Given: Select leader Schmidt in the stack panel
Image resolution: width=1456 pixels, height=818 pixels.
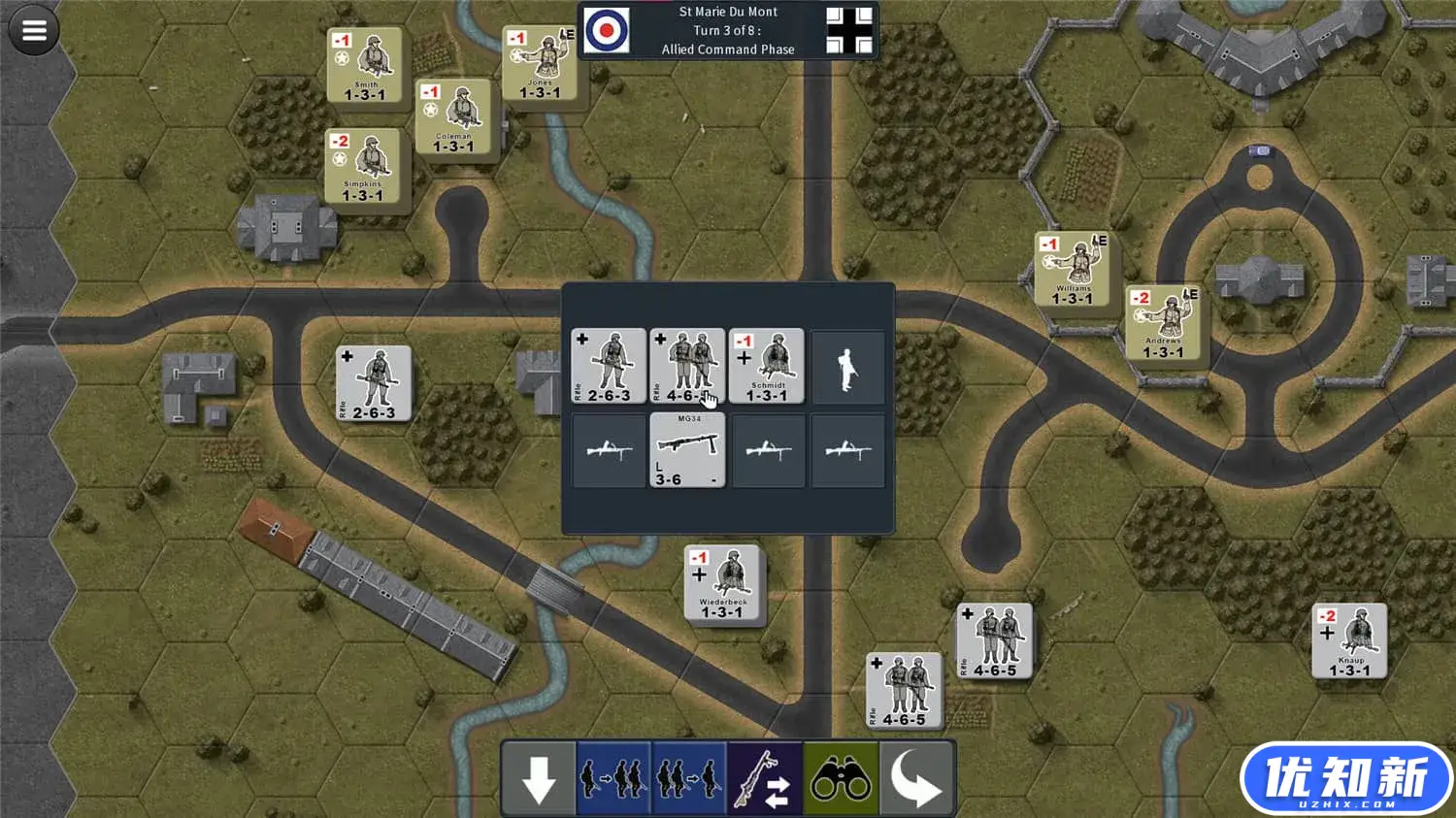Looking at the screenshot, I should click(766, 366).
